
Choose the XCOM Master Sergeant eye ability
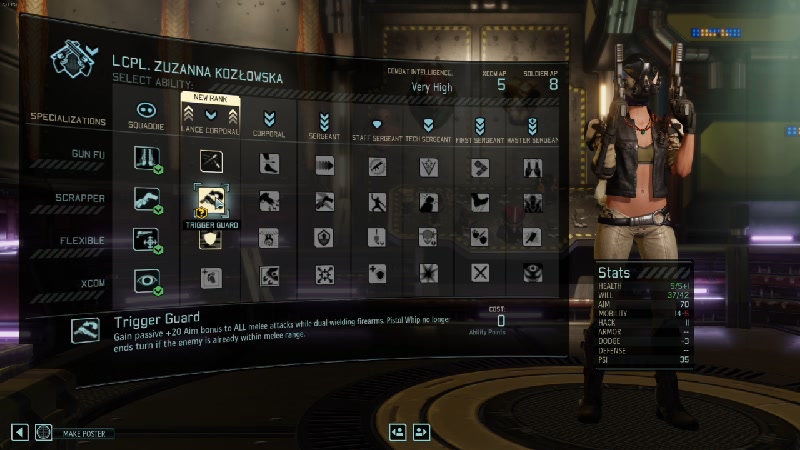[532, 273]
